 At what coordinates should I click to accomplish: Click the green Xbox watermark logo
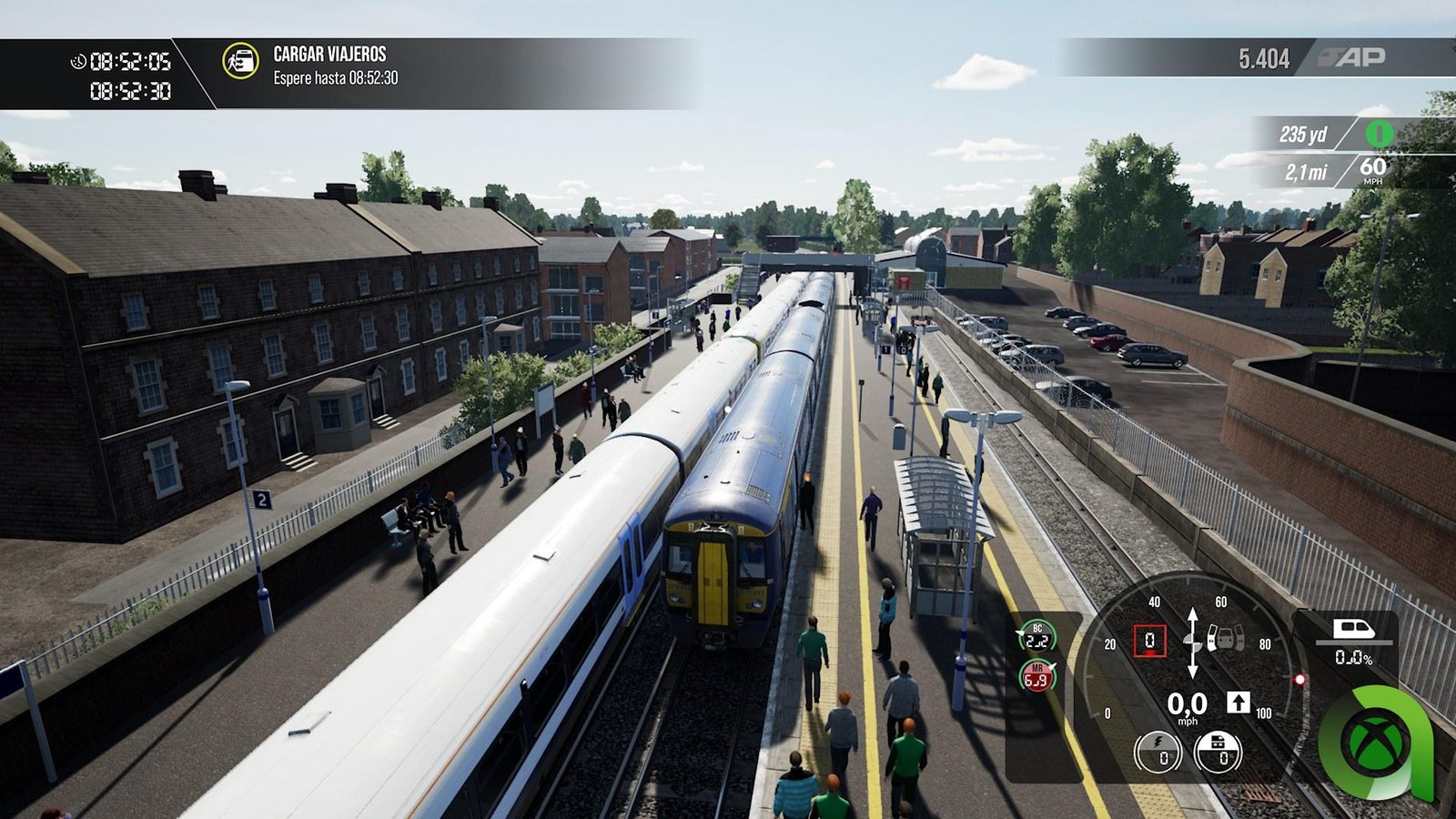click(1372, 739)
